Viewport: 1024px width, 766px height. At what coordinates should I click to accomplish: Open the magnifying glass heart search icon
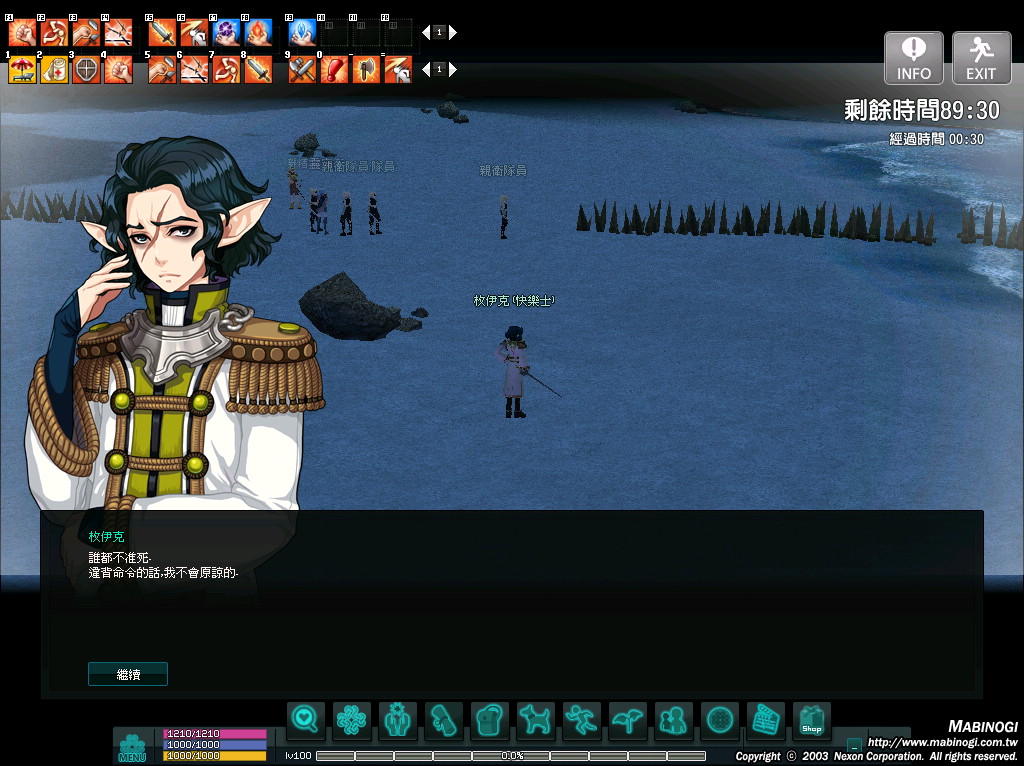[x=306, y=719]
